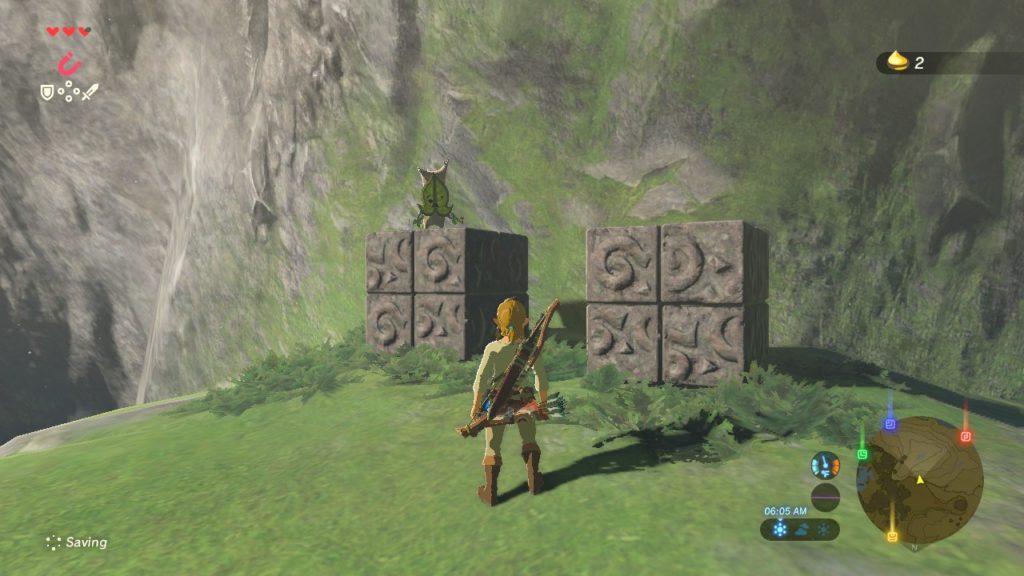Choose the yellow marker below the minimap

pos(892,536)
